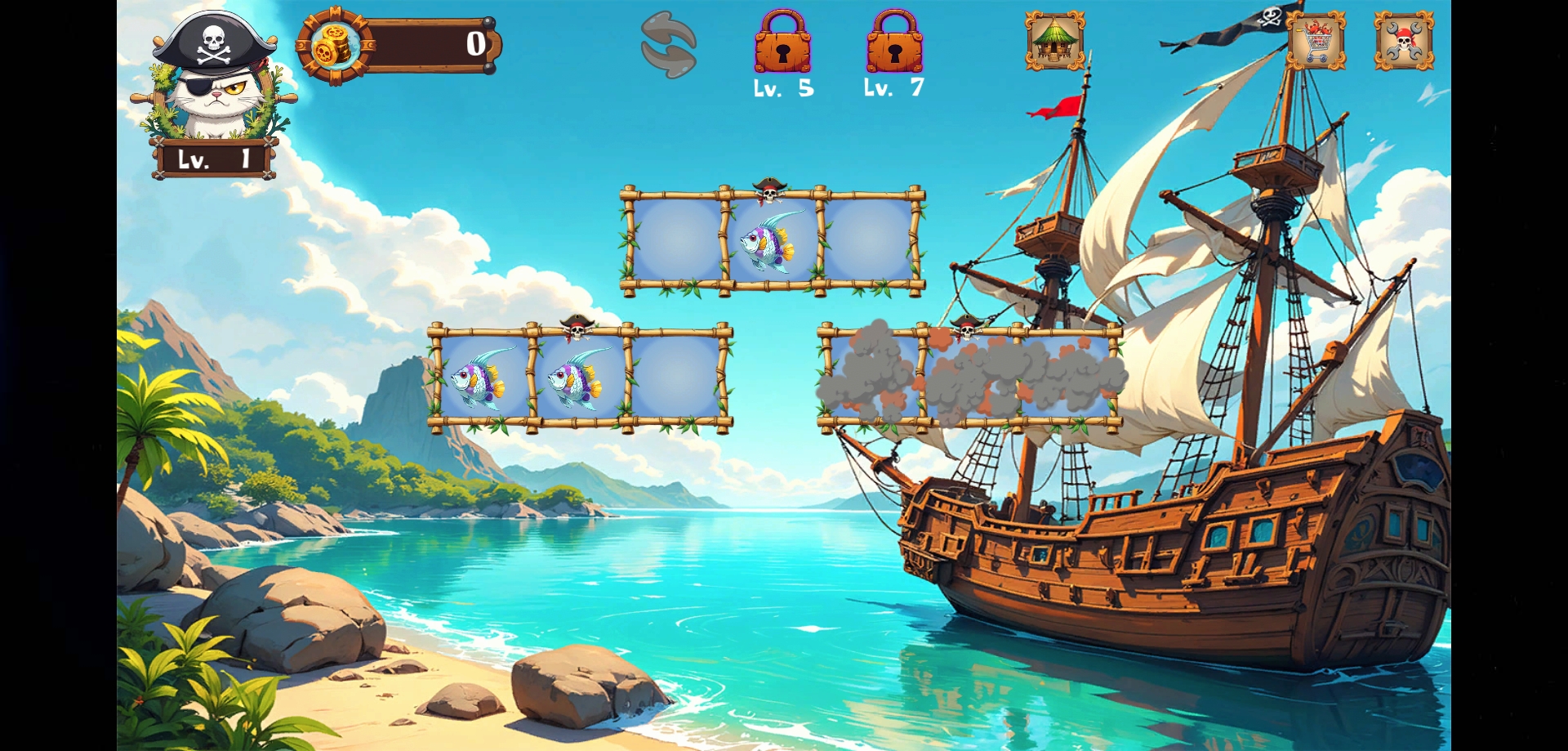Pick the fish in the top frame
Image resolution: width=1568 pixels, height=751 pixels.
(769, 241)
